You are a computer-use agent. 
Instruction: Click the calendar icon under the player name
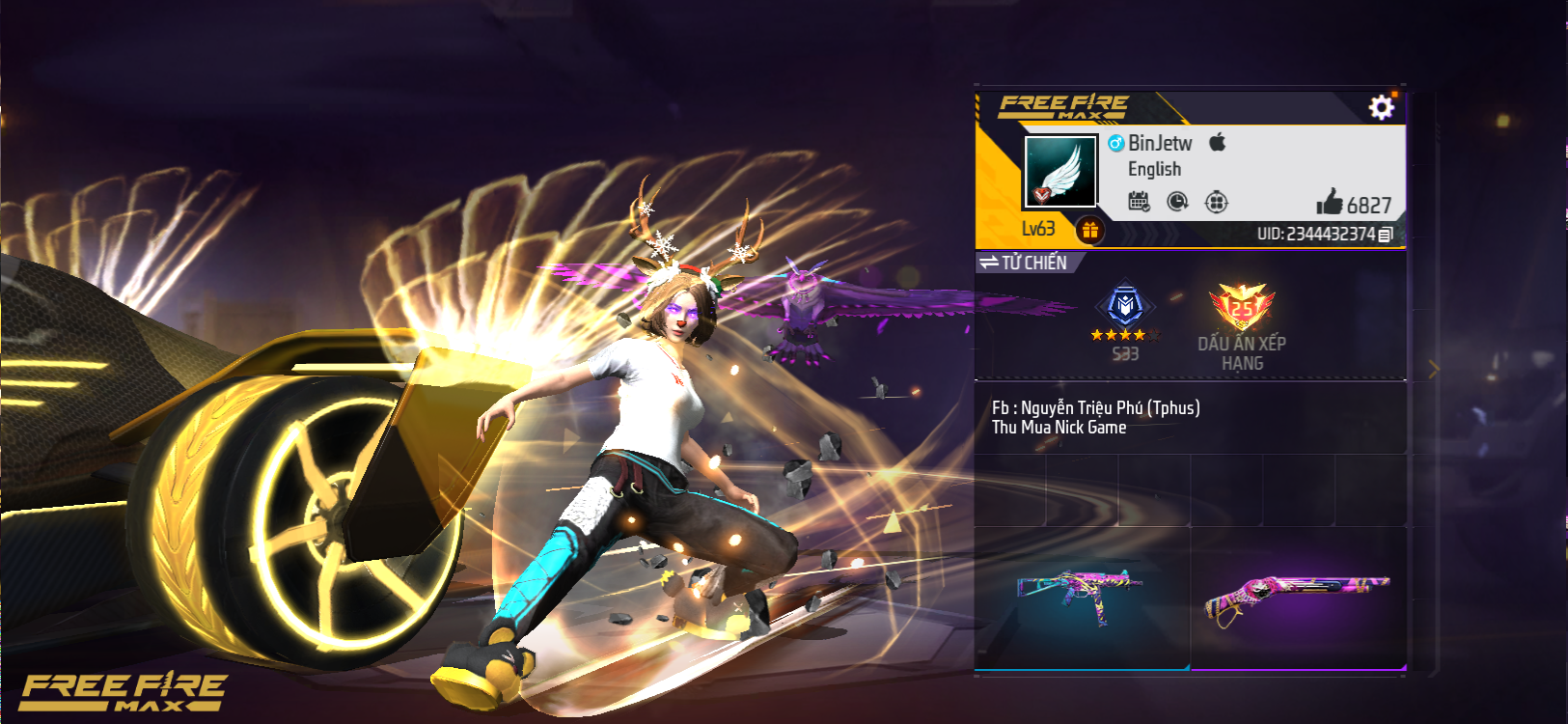(1139, 202)
